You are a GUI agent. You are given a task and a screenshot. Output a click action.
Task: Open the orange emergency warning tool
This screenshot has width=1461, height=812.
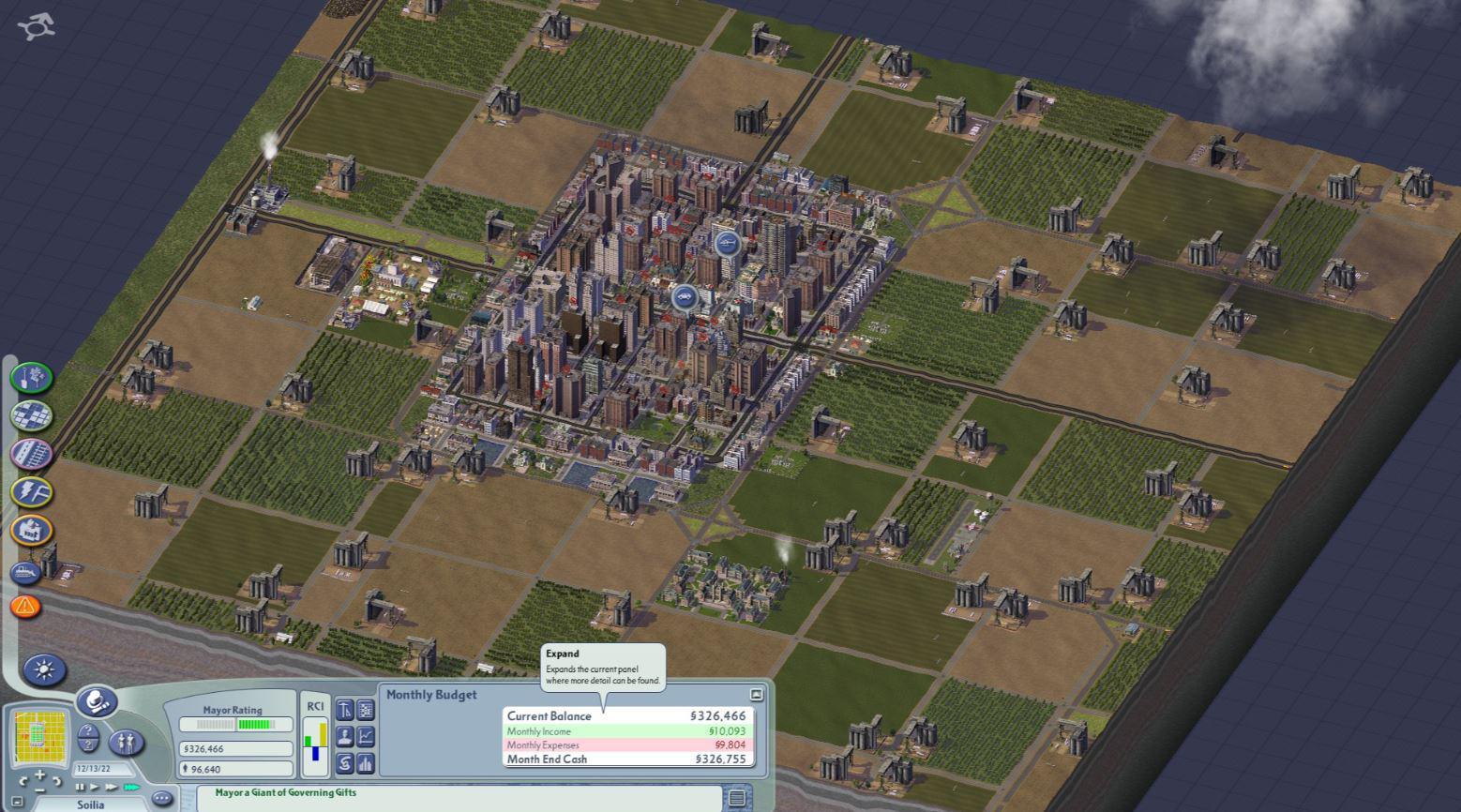point(26,607)
